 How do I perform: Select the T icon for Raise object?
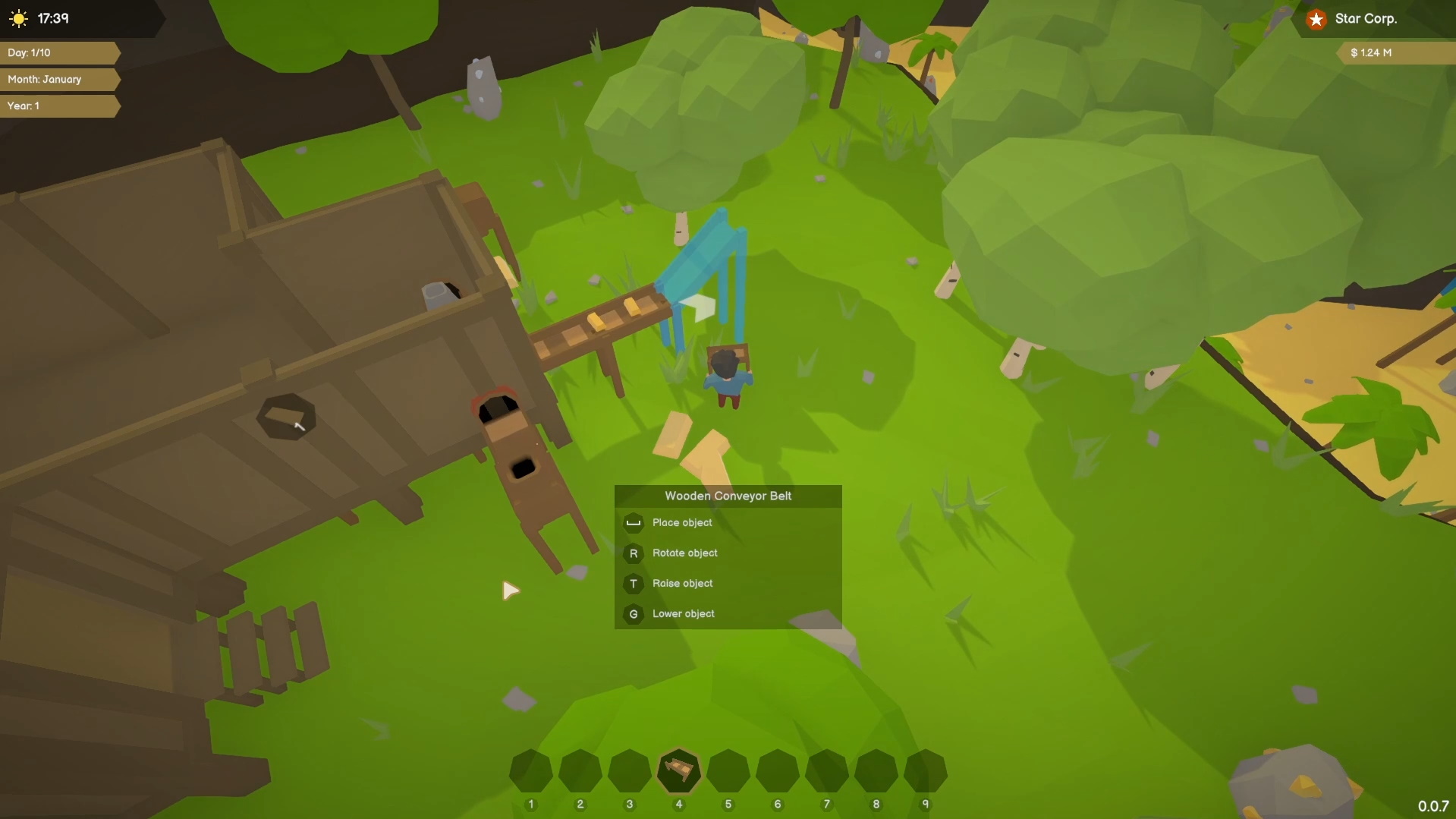pos(634,584)
